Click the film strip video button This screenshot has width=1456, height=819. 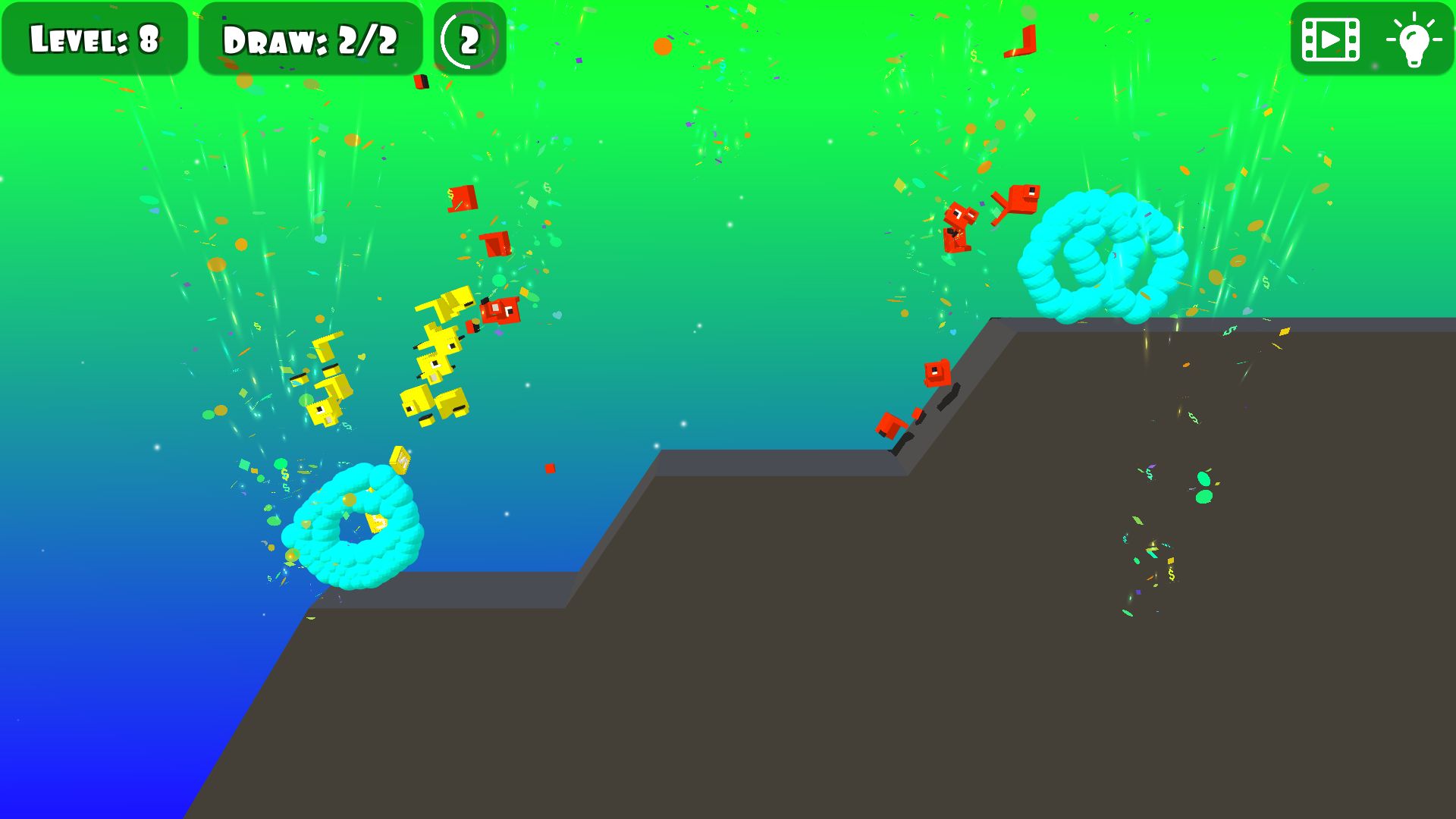tap(1330, 39)
